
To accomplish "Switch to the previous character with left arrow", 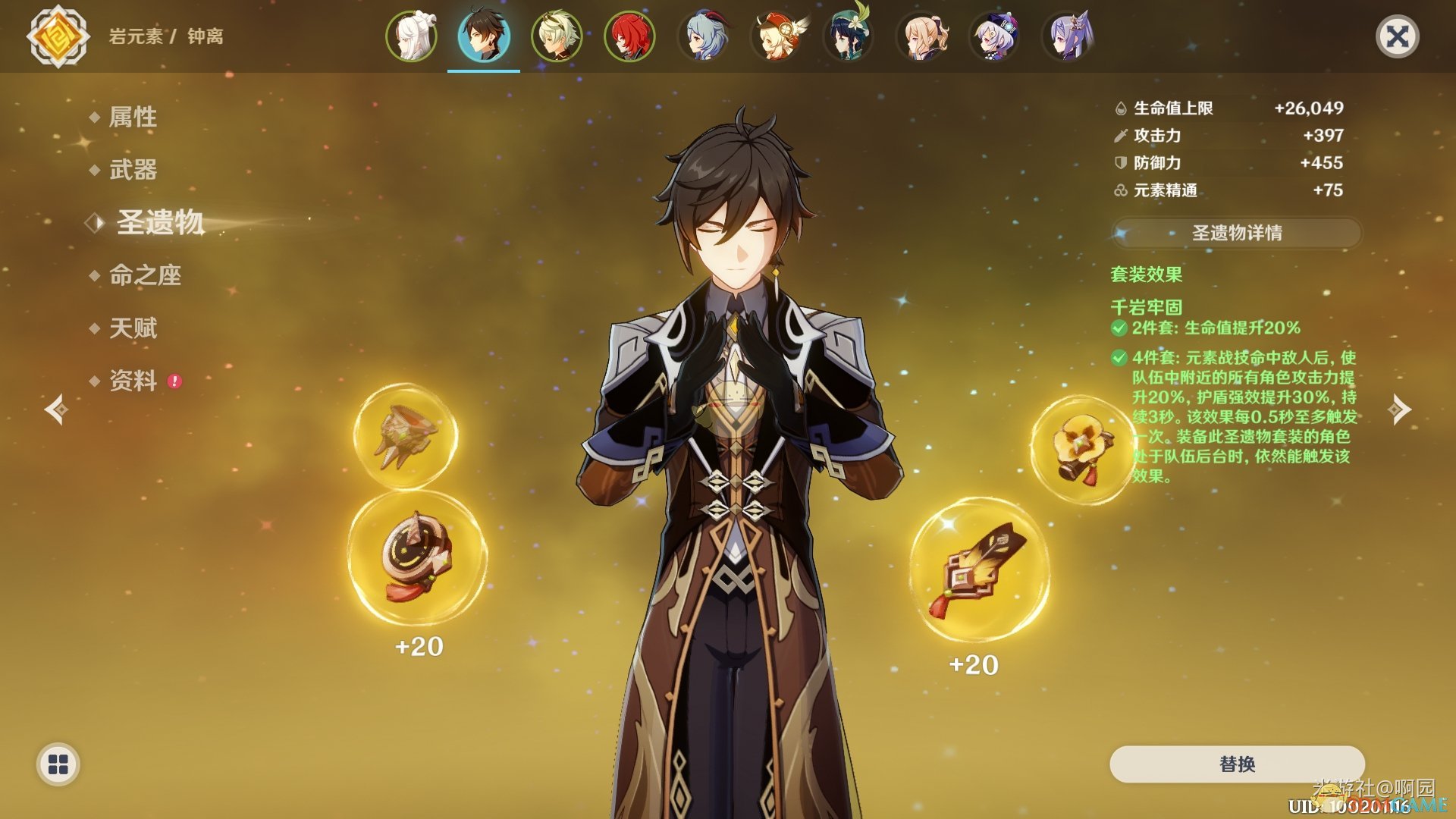I will pyautogui.click(x=56, y=409).
